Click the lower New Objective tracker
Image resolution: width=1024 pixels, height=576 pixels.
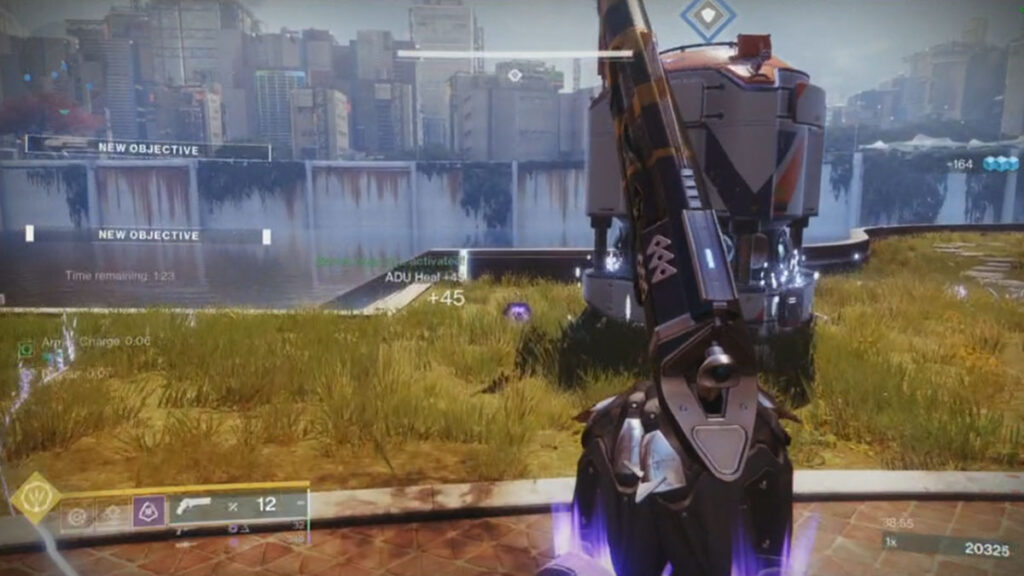148,235
